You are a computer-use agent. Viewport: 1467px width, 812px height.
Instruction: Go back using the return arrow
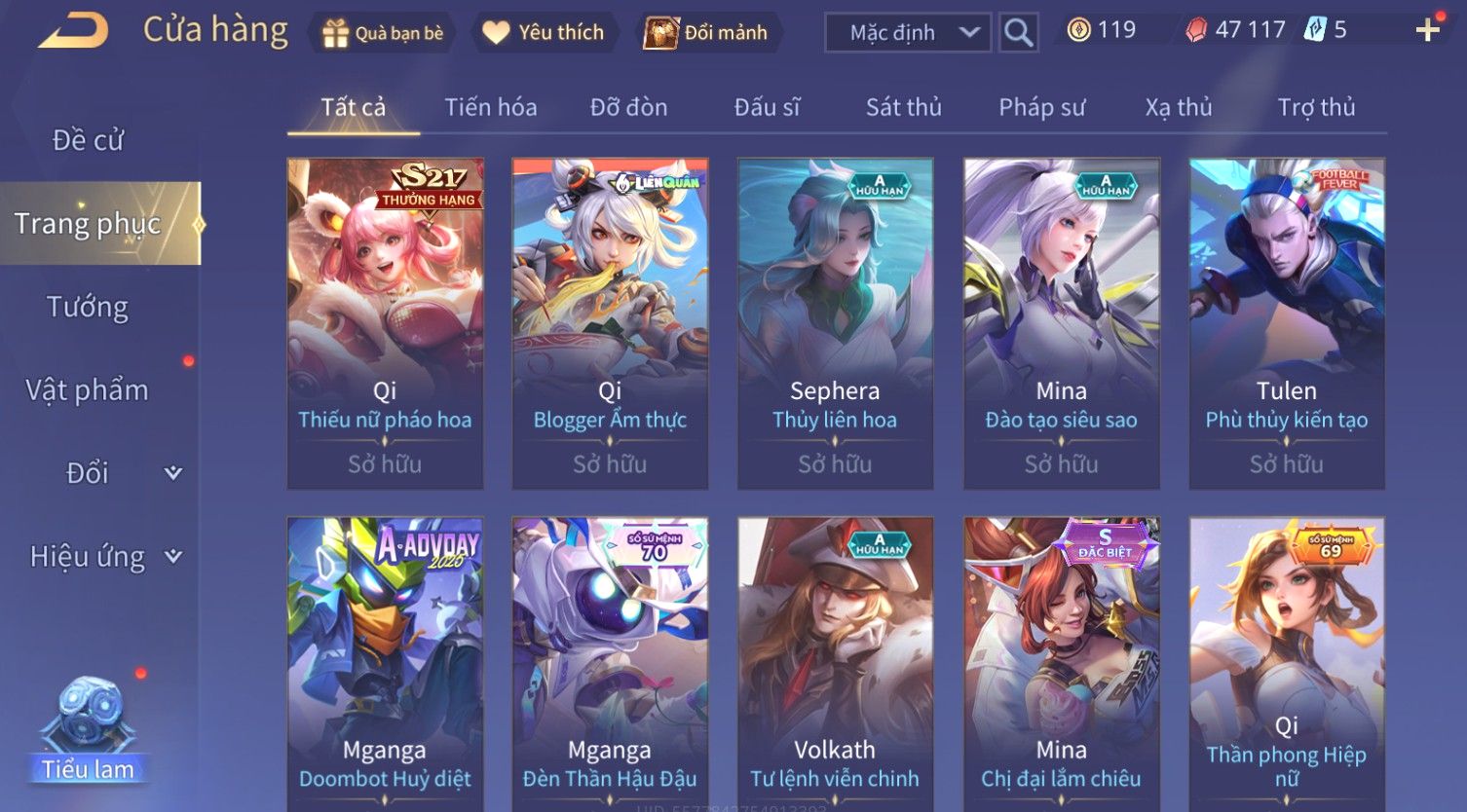click(72, 31)
